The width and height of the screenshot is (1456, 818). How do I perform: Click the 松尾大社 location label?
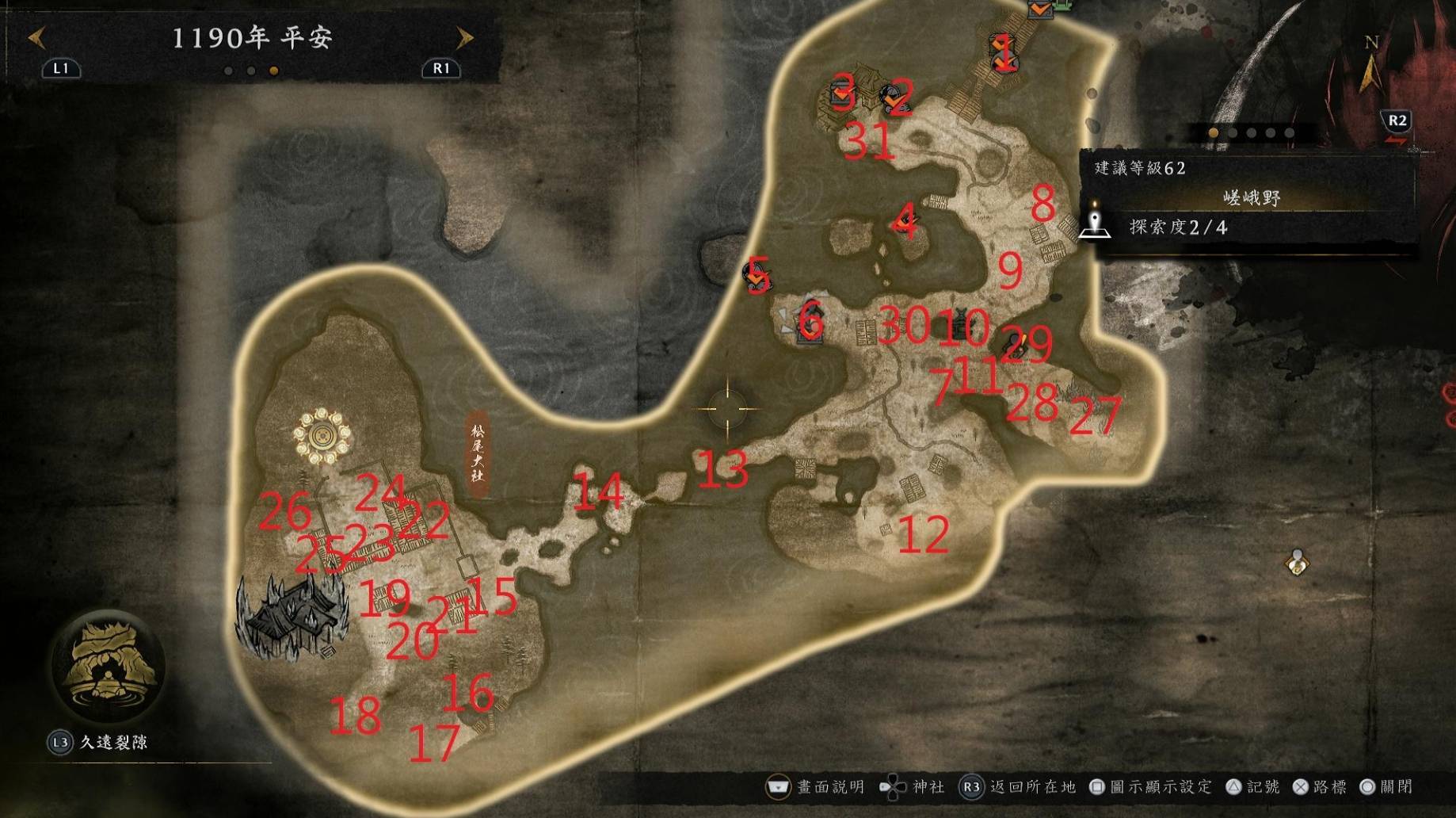coord(477,453)
